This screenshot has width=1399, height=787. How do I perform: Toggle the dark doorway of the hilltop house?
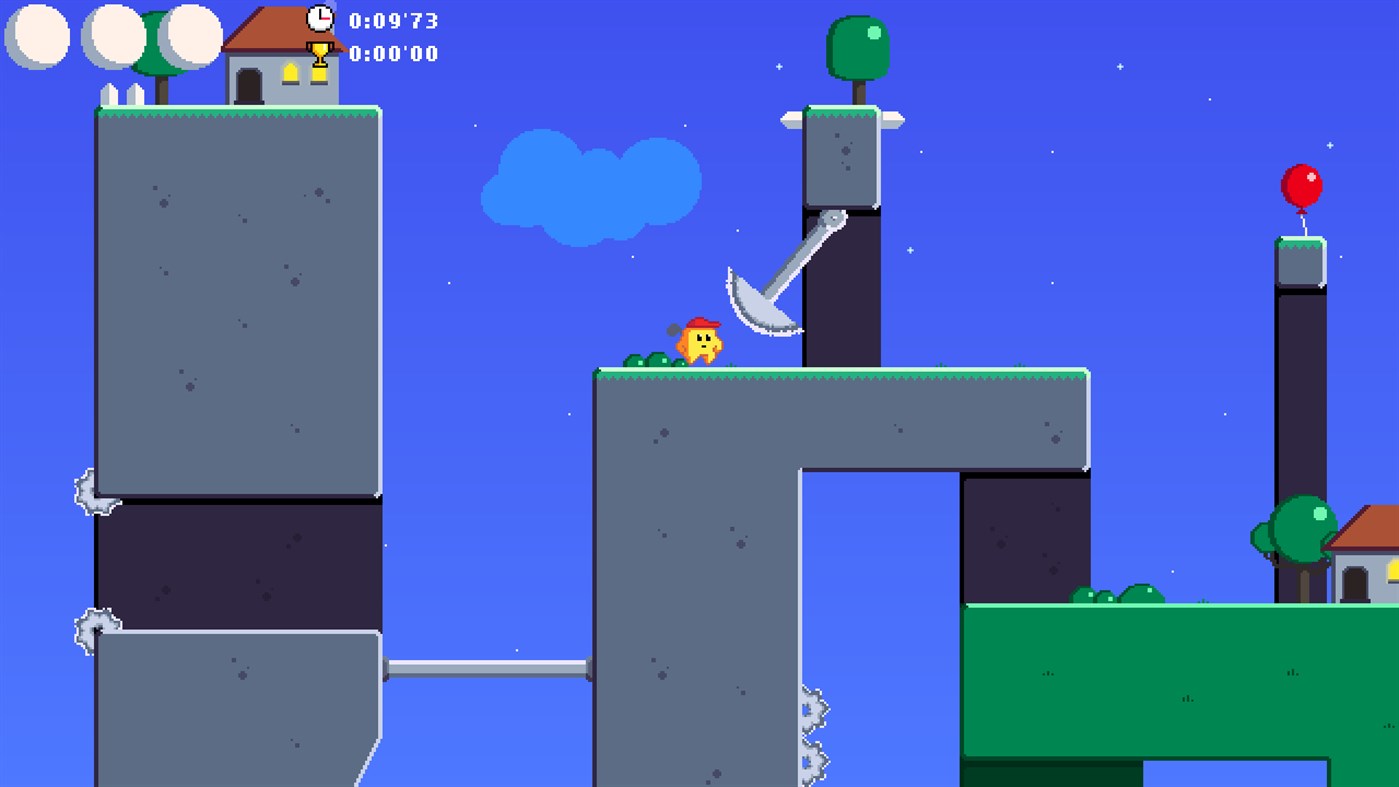pos(247,85)
